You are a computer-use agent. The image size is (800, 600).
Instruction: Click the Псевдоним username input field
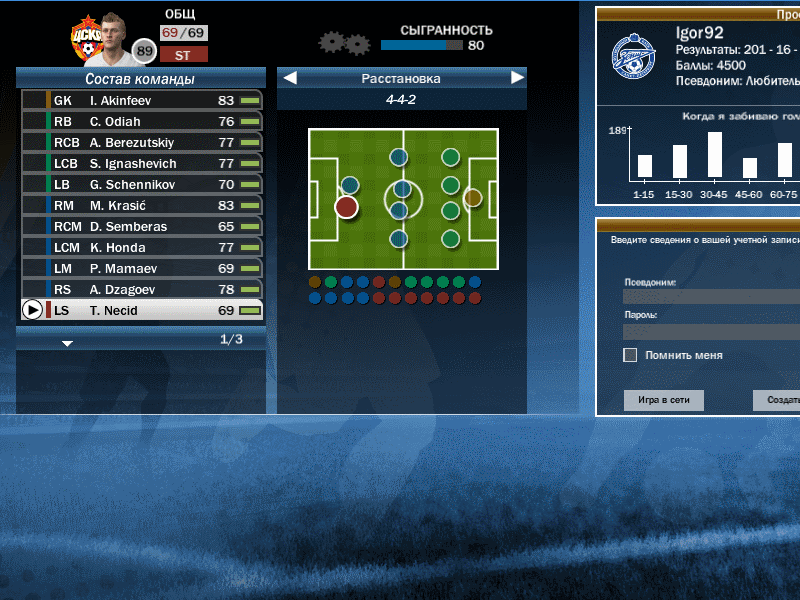710,296
